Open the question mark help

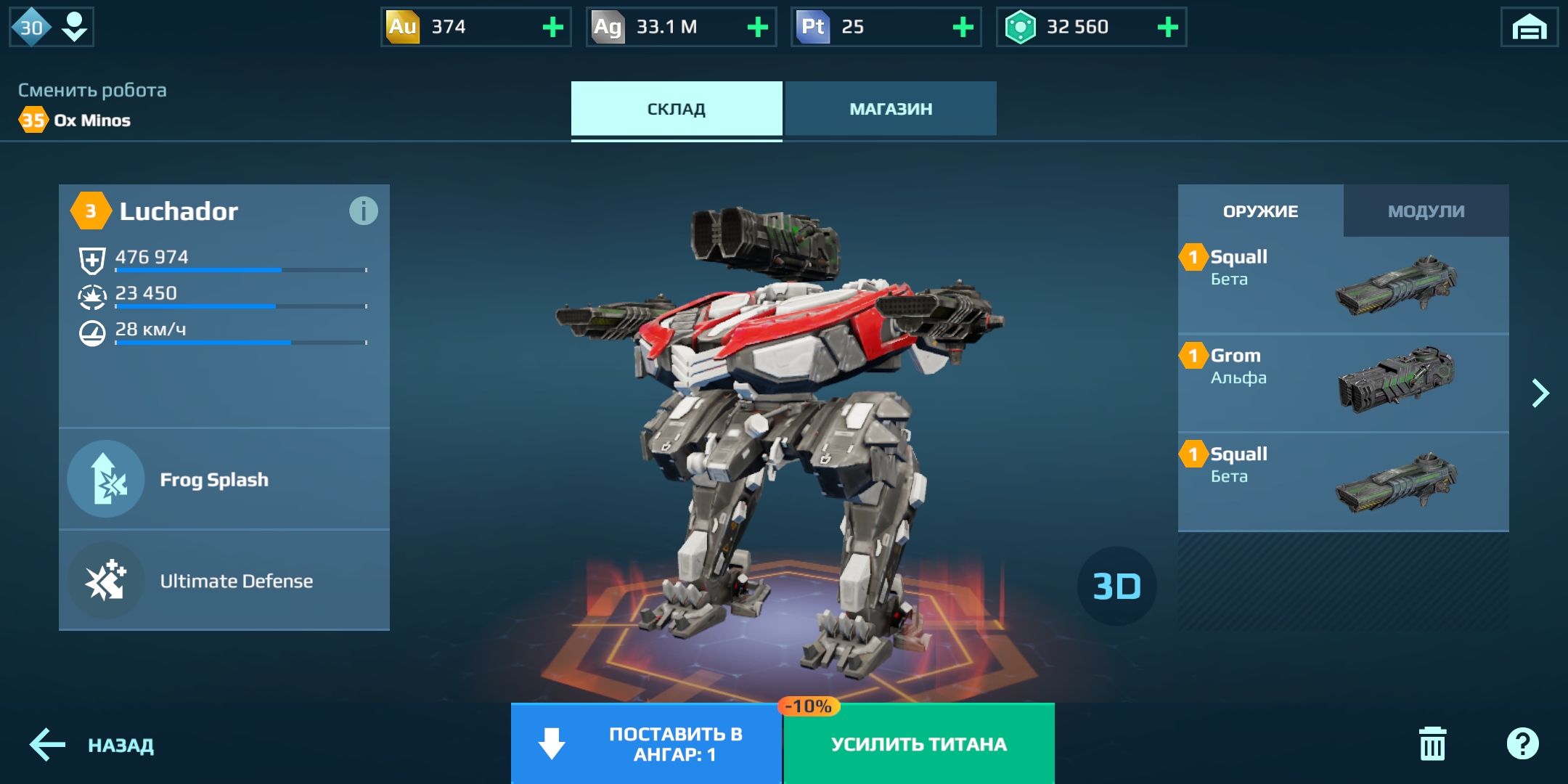[1522, 744]
